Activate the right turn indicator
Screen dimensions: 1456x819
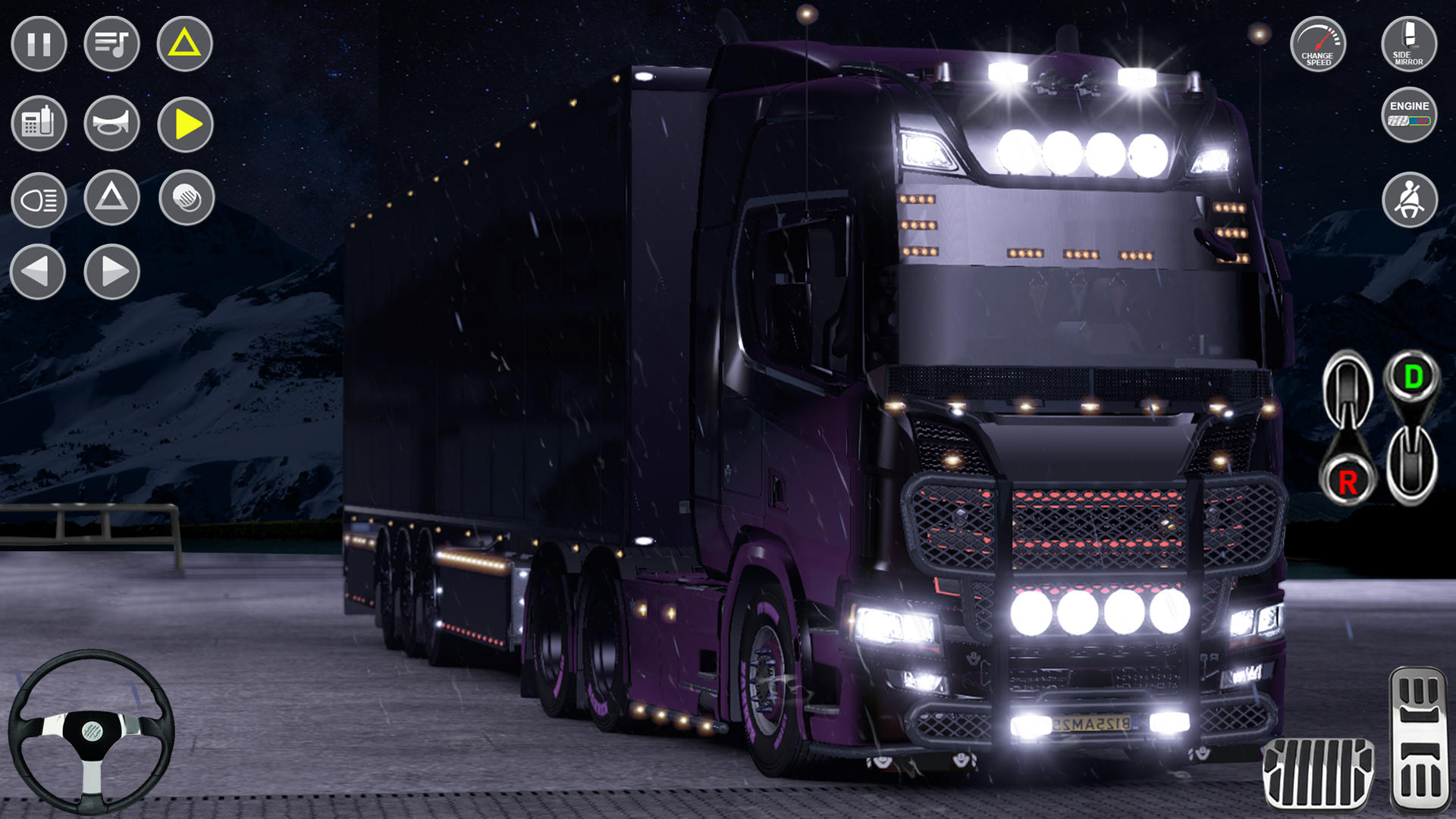(112, 271)
